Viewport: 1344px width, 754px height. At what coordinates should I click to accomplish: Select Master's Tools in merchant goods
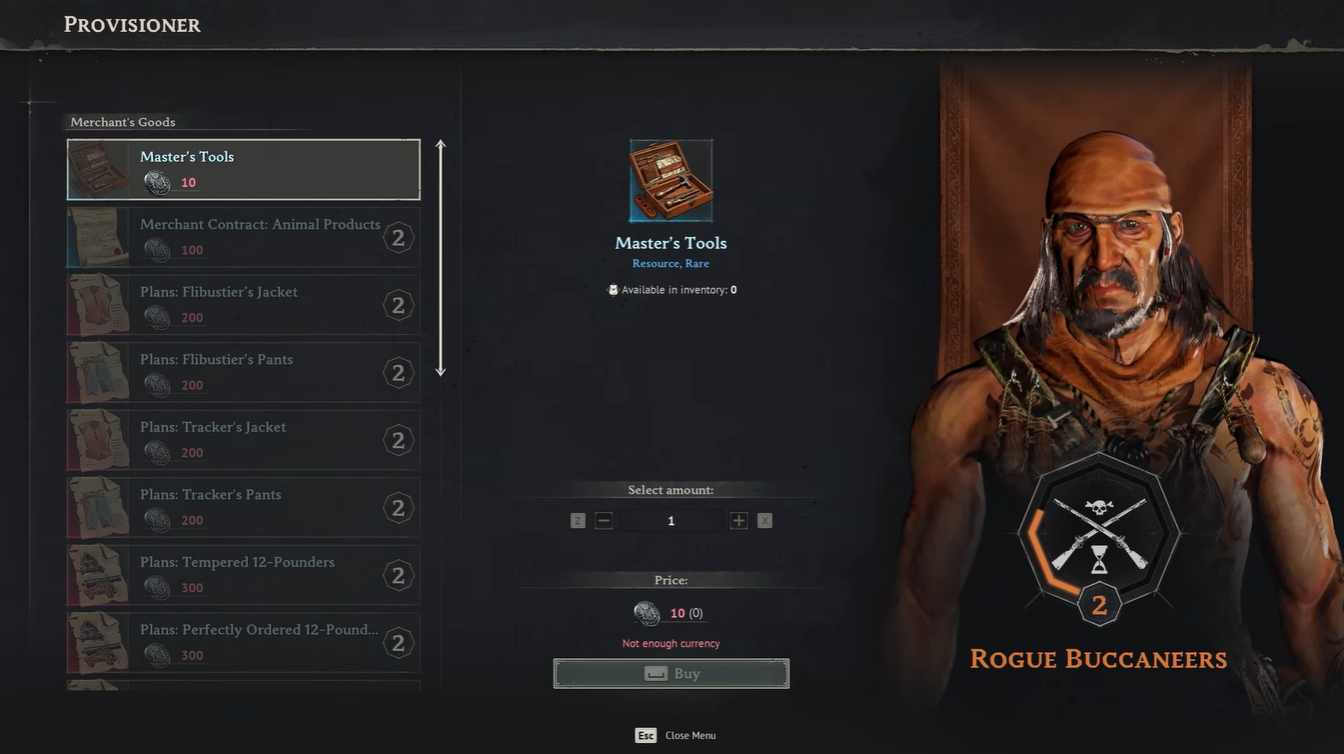[x=243, y=170]
